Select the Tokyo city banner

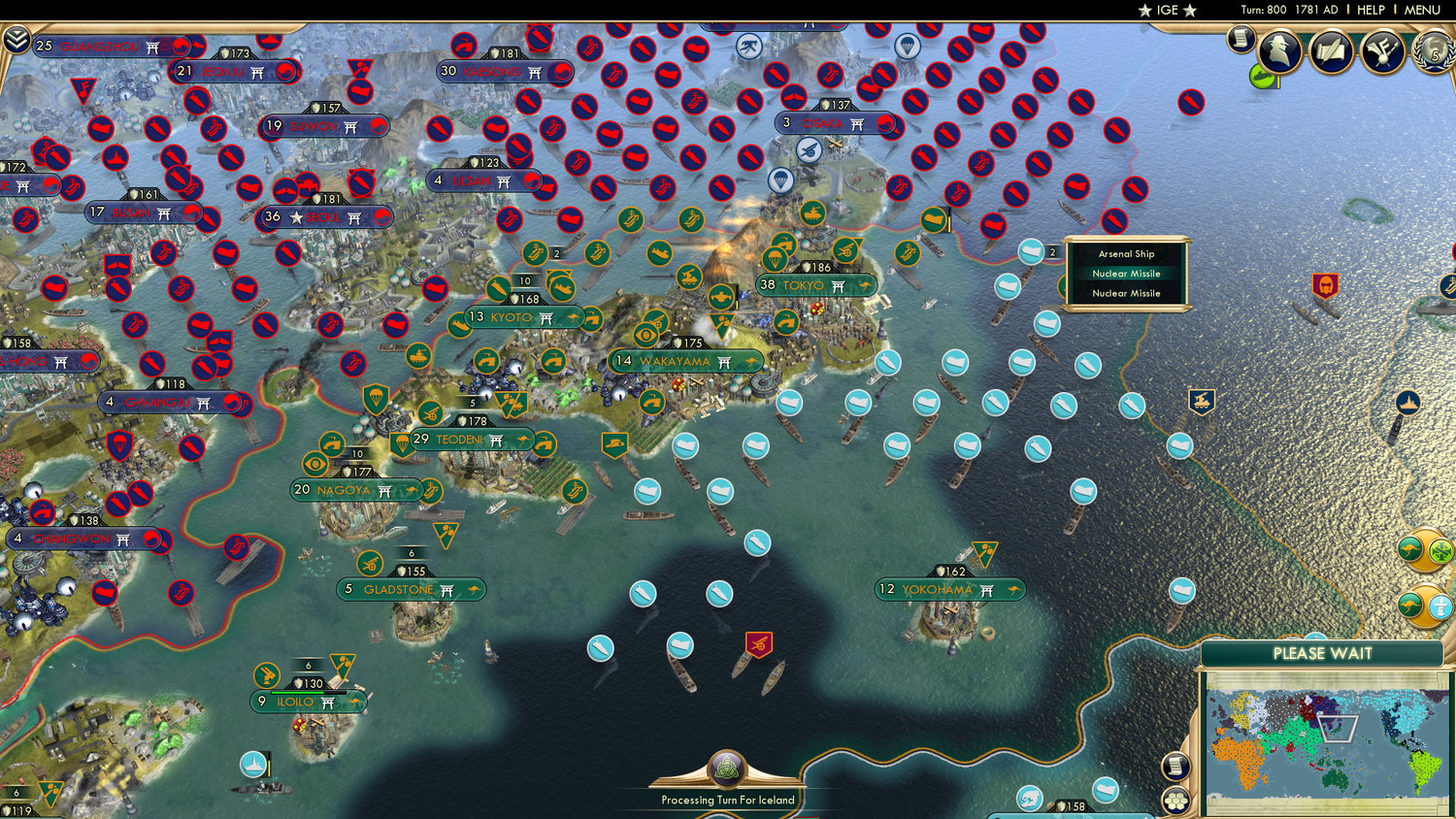click(815, 285)
